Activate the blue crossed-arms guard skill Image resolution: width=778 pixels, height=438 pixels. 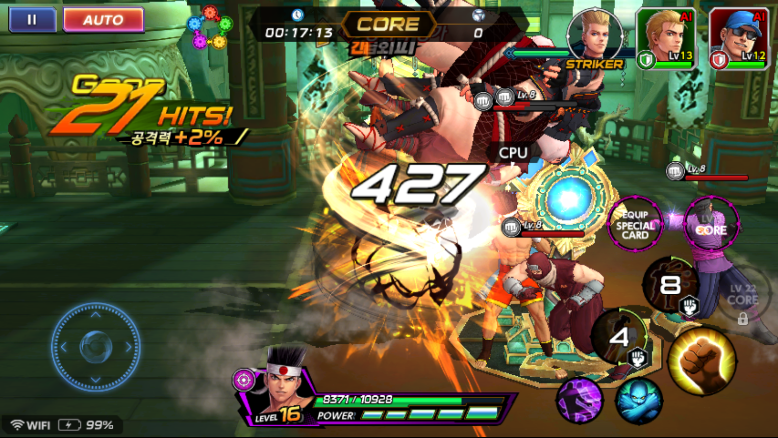point(638,401)
